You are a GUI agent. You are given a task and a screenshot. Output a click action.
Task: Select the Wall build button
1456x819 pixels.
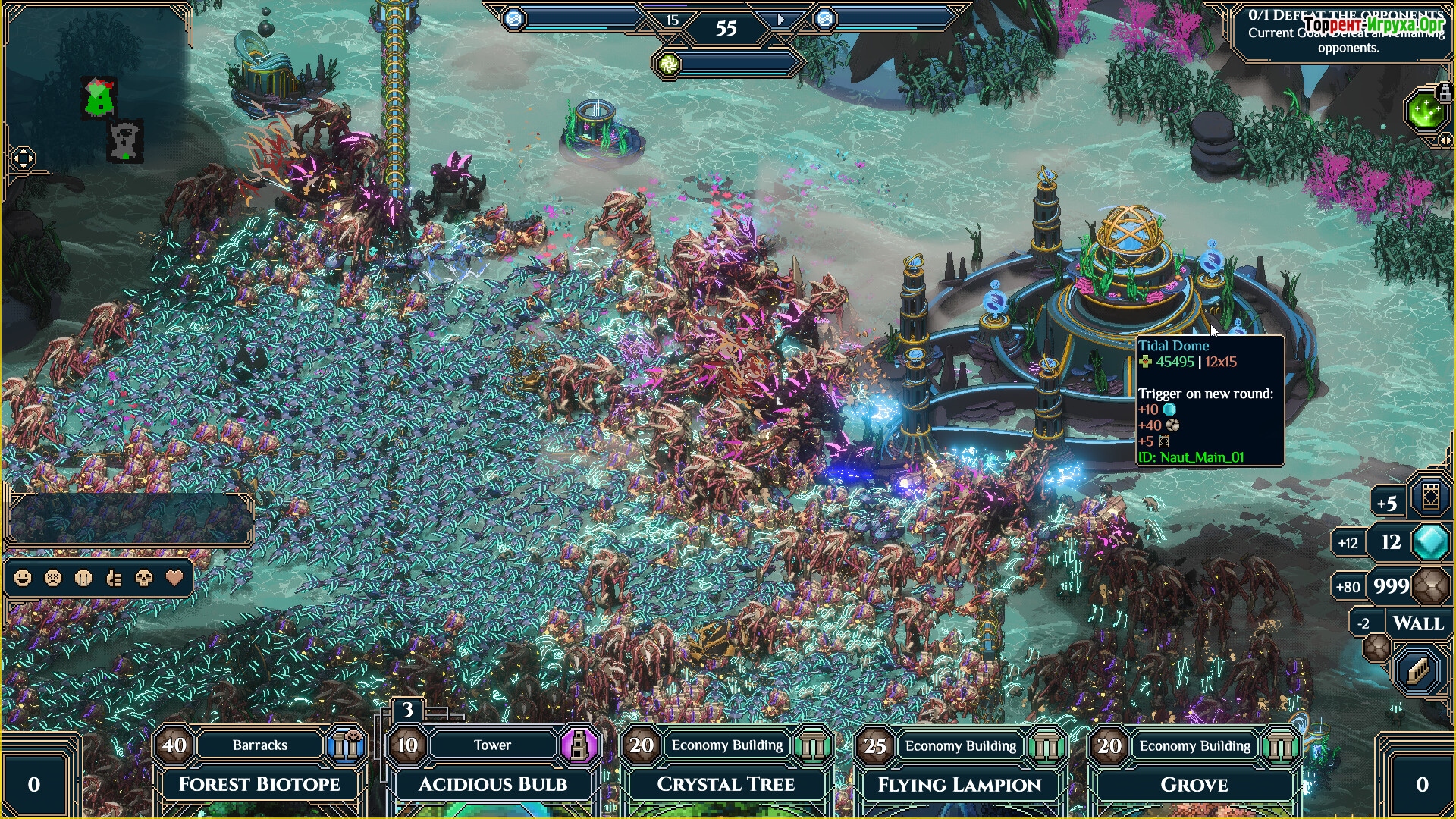pyautogui.click(x=1417, y=624)
